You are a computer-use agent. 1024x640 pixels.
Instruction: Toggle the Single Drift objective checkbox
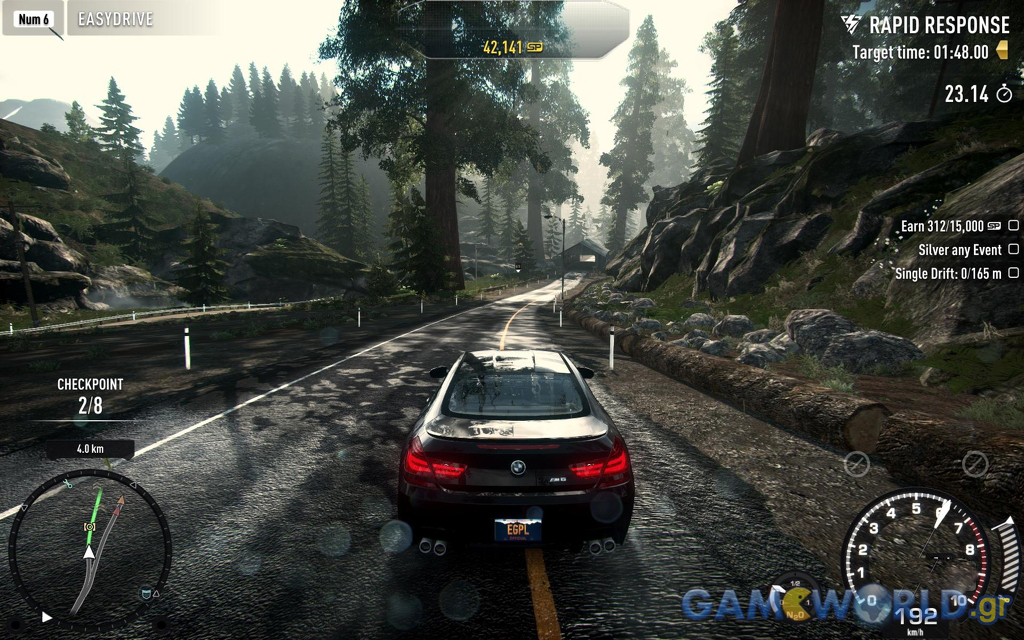(x=1013, y=273)
